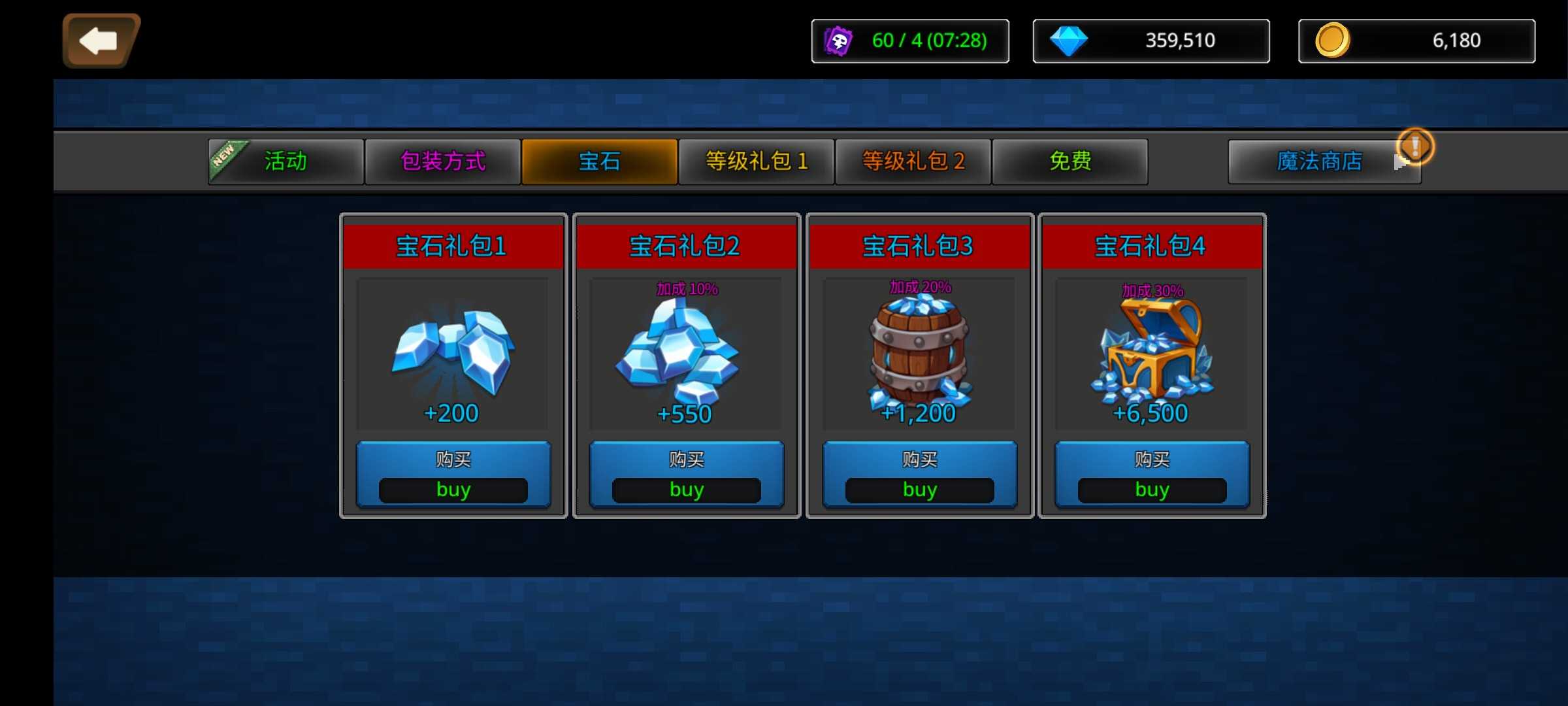Select the 宝石 tab
1568x706 pixels.
599,161
